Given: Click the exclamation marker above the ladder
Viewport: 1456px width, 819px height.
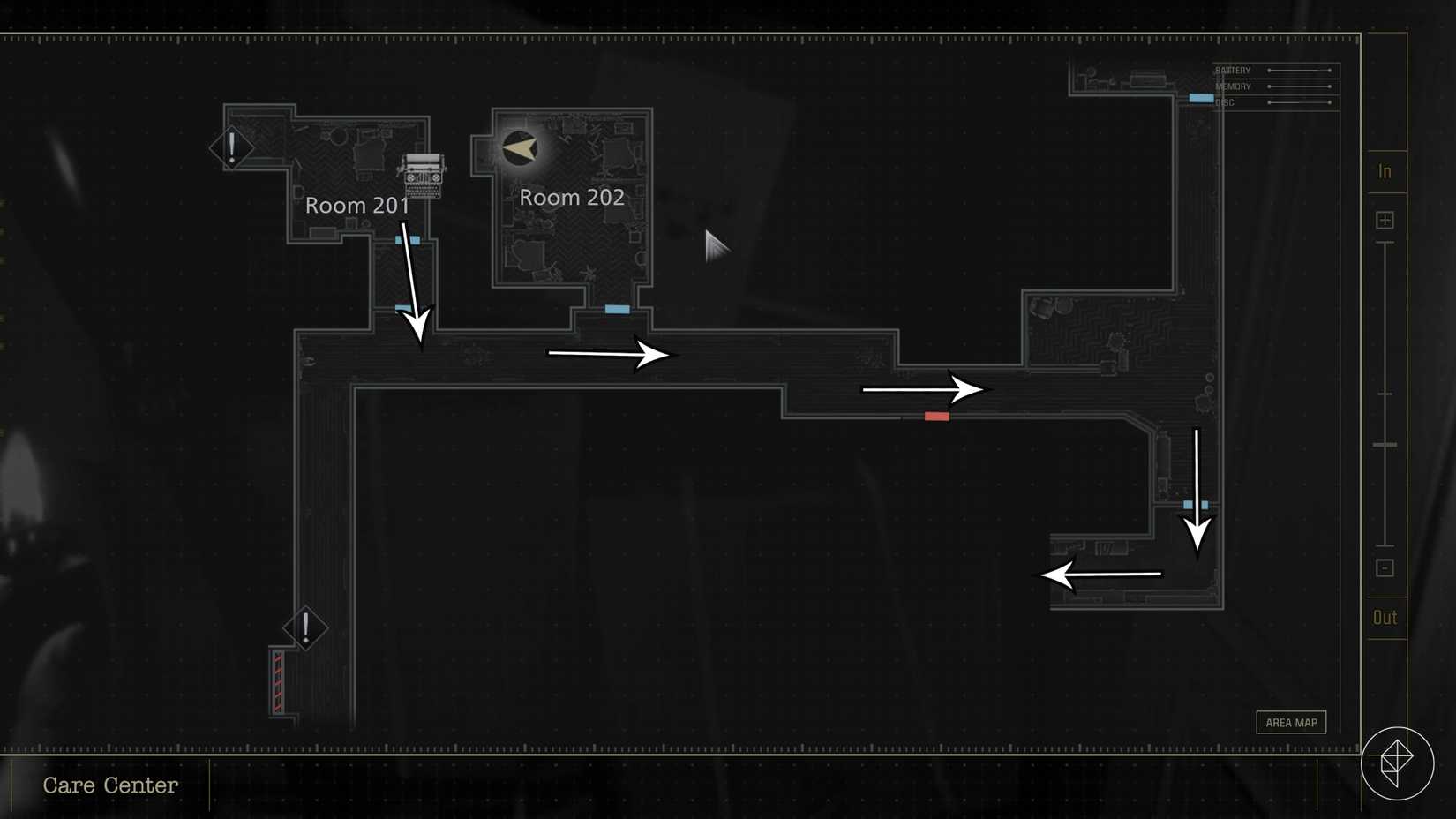Looking at the screenshot, I should coord(306,628).
